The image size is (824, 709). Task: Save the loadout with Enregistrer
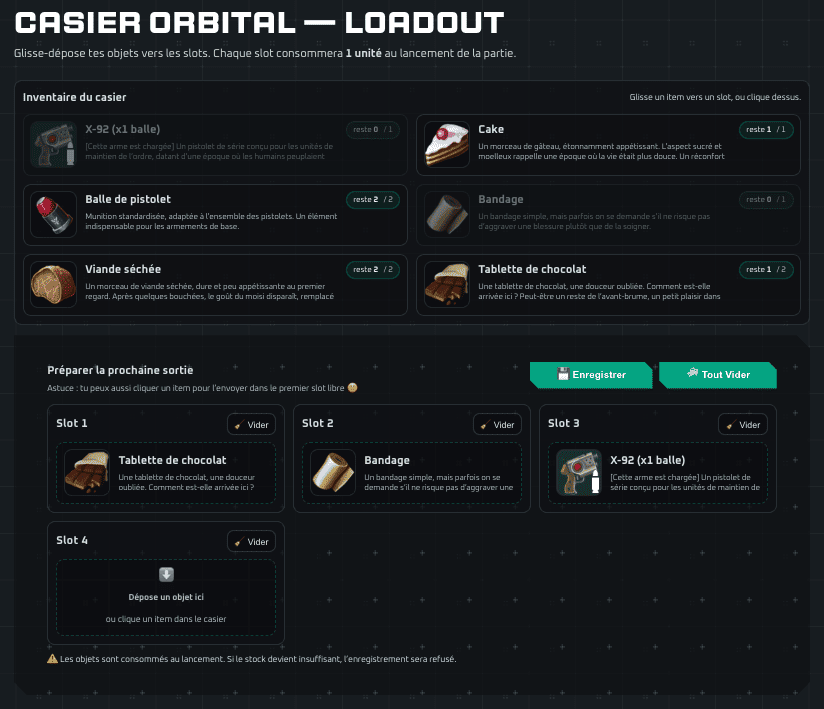590,375
